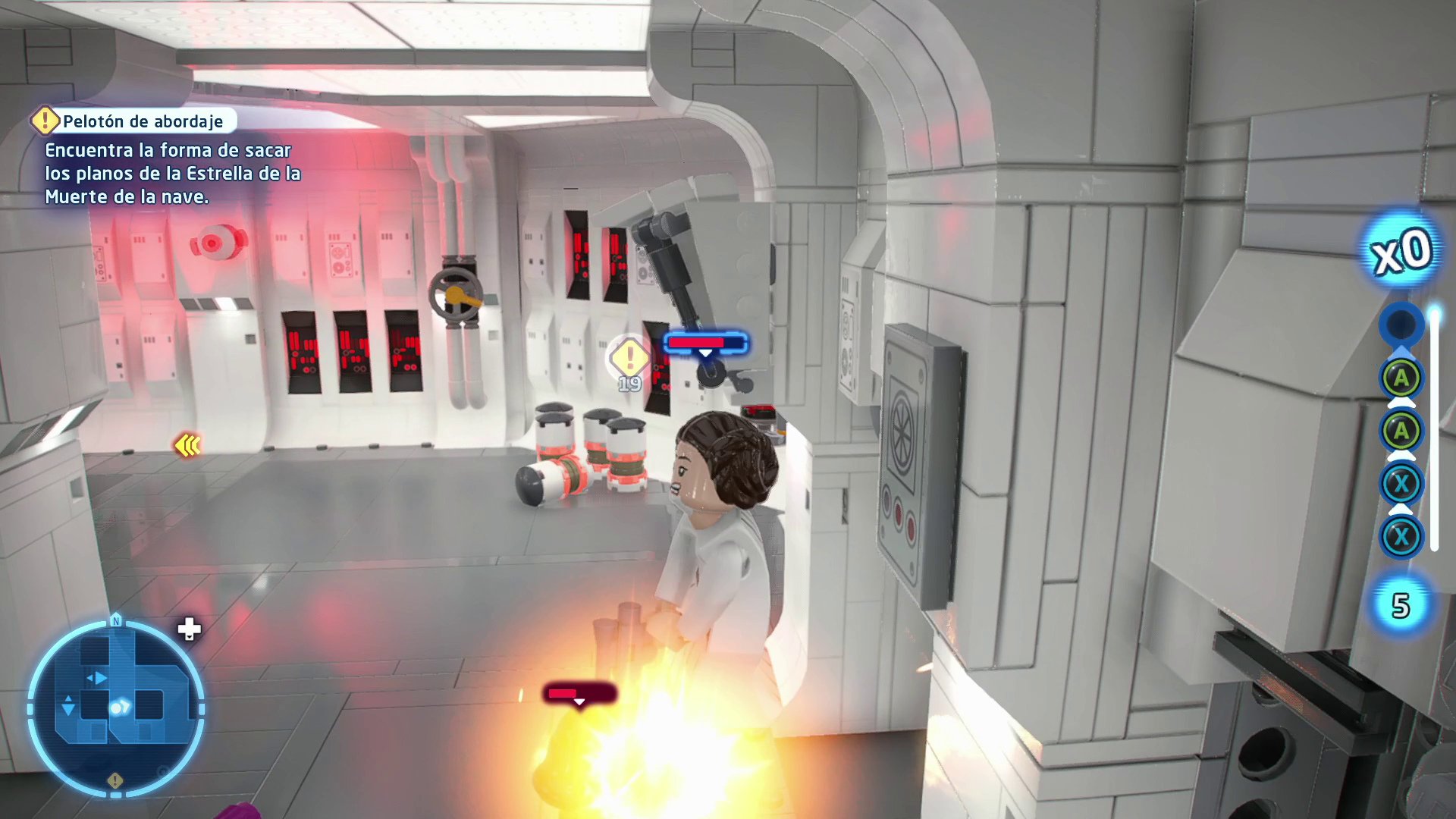Click the dark combo orb above the button prompts
Screen dimensions: 1456x819
(x=1401, y=325)
